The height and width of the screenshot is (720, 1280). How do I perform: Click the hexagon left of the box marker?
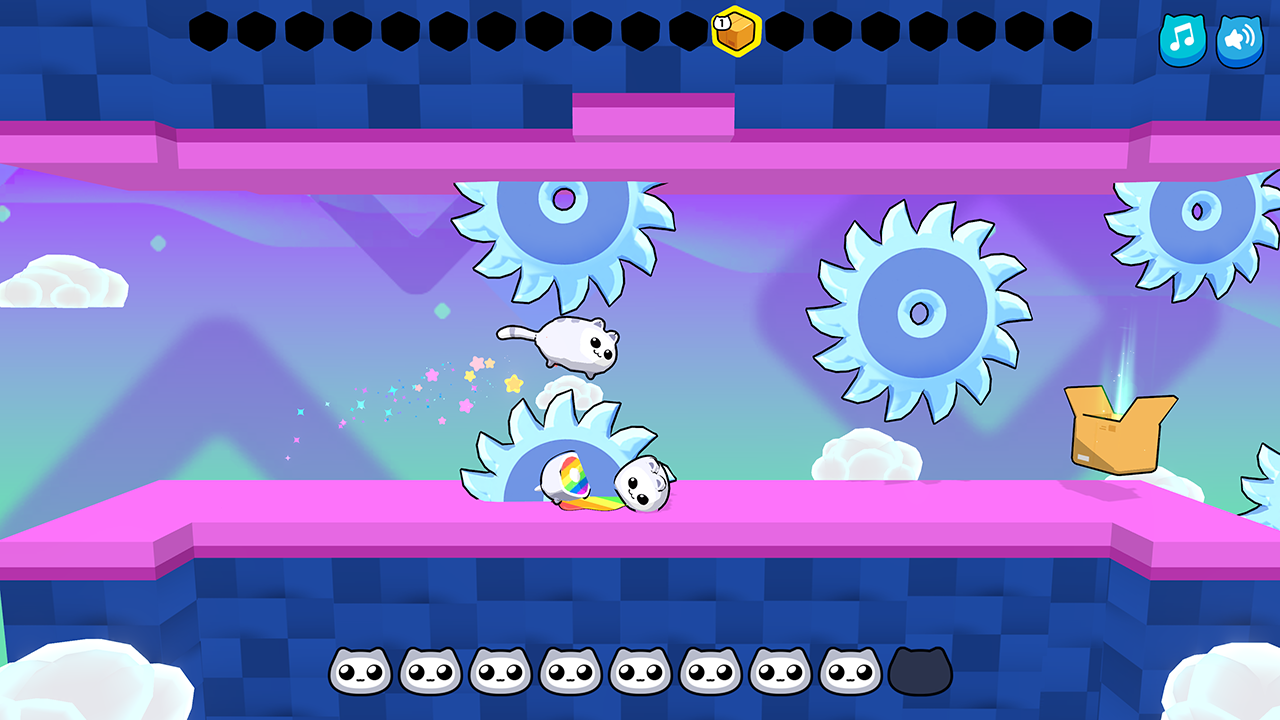coord(686,31)
